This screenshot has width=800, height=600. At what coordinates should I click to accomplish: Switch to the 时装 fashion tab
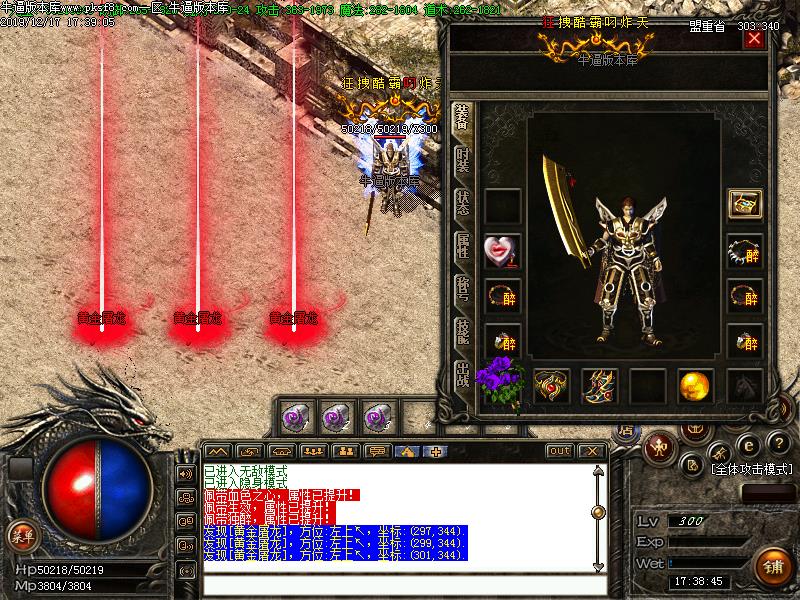(463, 161)
